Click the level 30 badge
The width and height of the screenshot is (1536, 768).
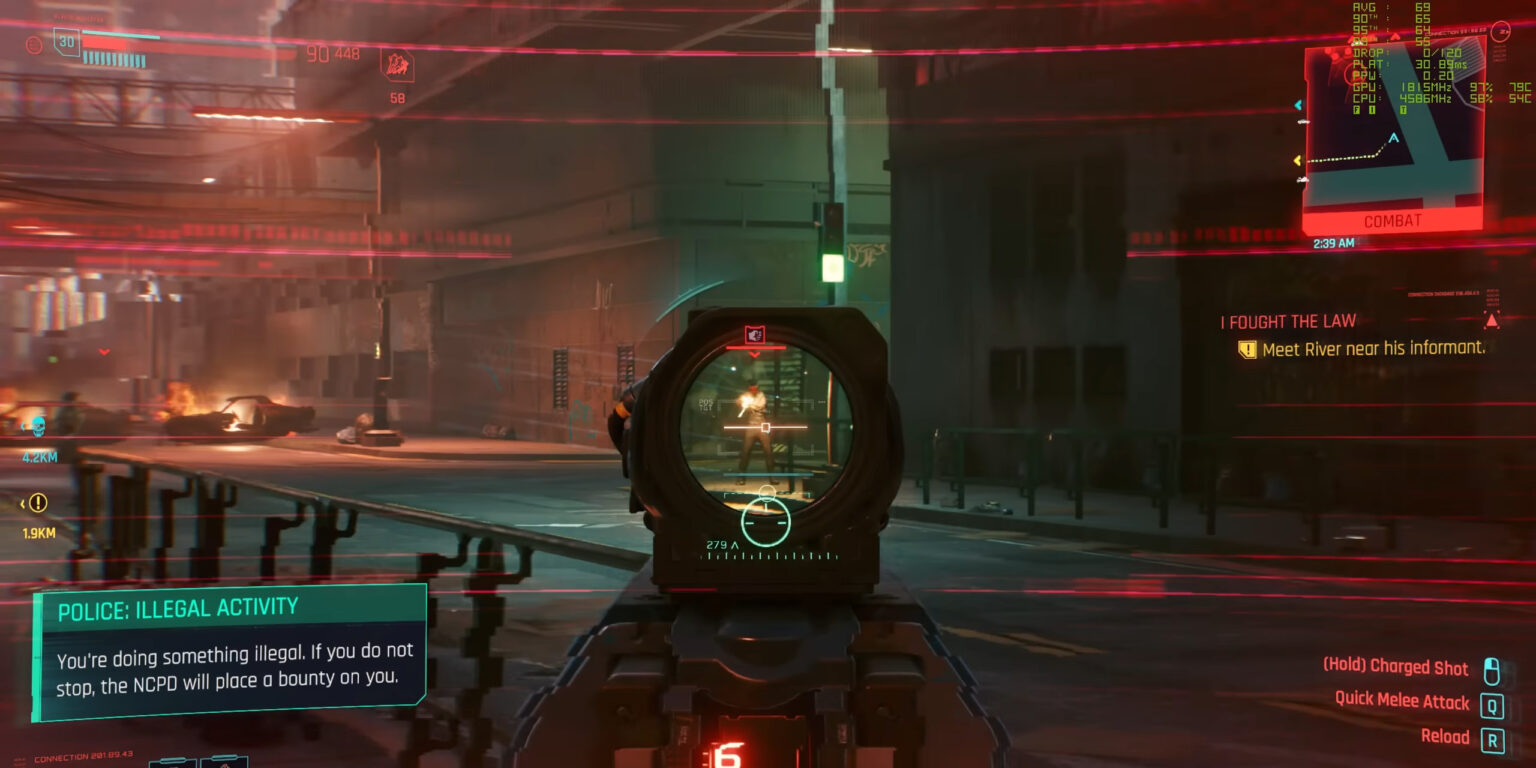coord(65,43)
